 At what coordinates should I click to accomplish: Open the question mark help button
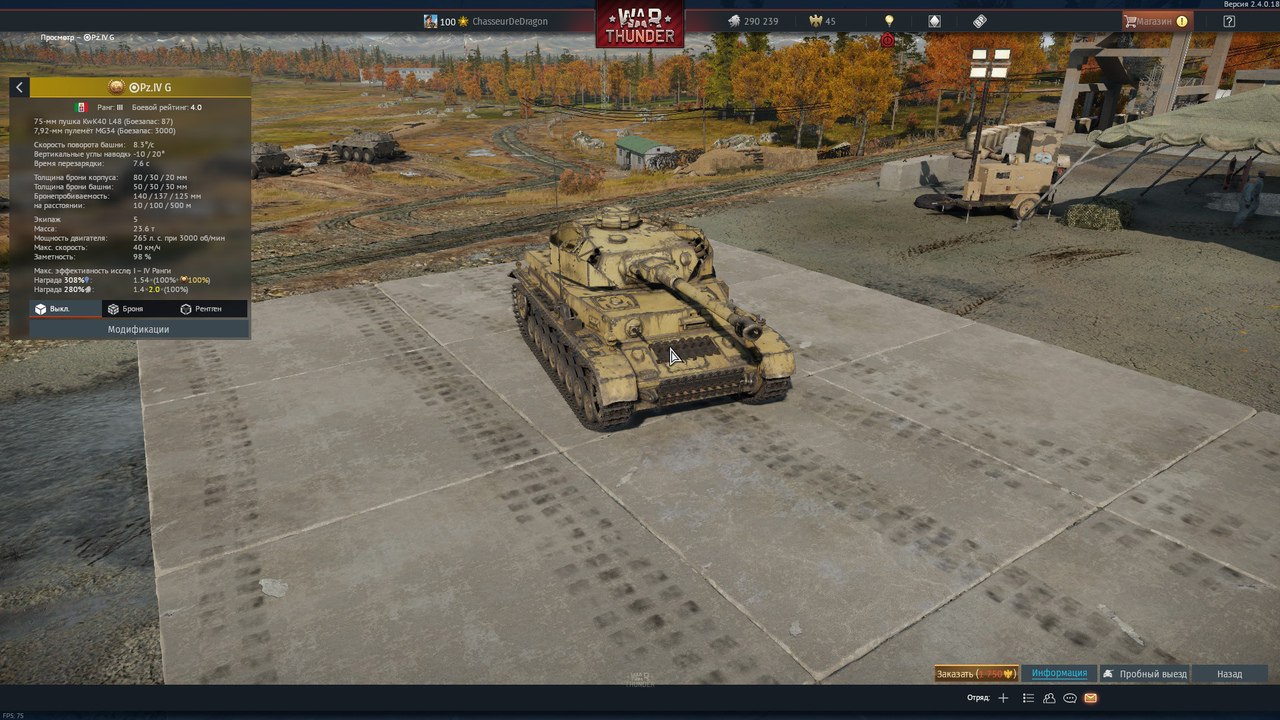pos(1229,21)
